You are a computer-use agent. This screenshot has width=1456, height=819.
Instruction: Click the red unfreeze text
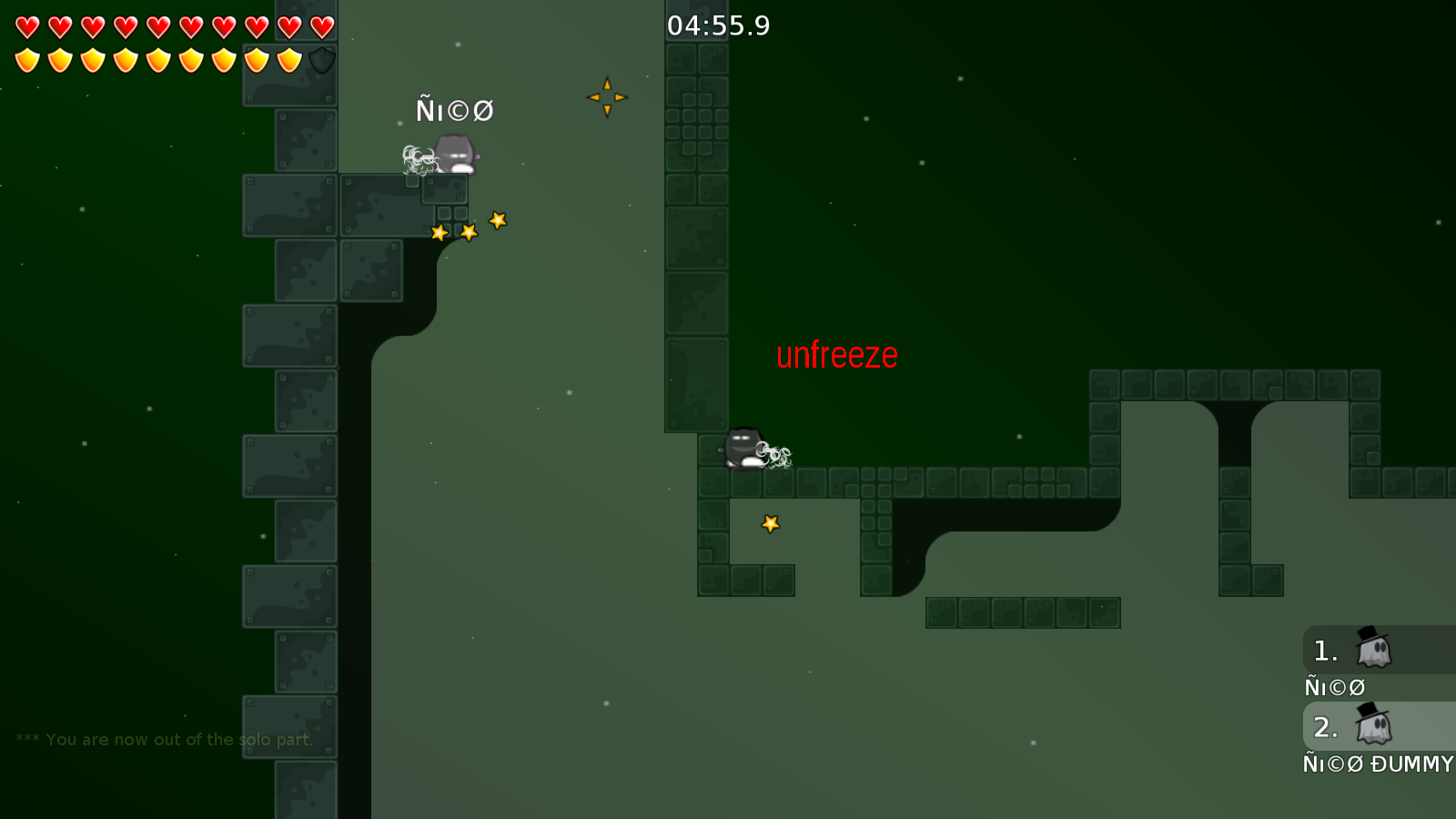[x=837, y=355]
